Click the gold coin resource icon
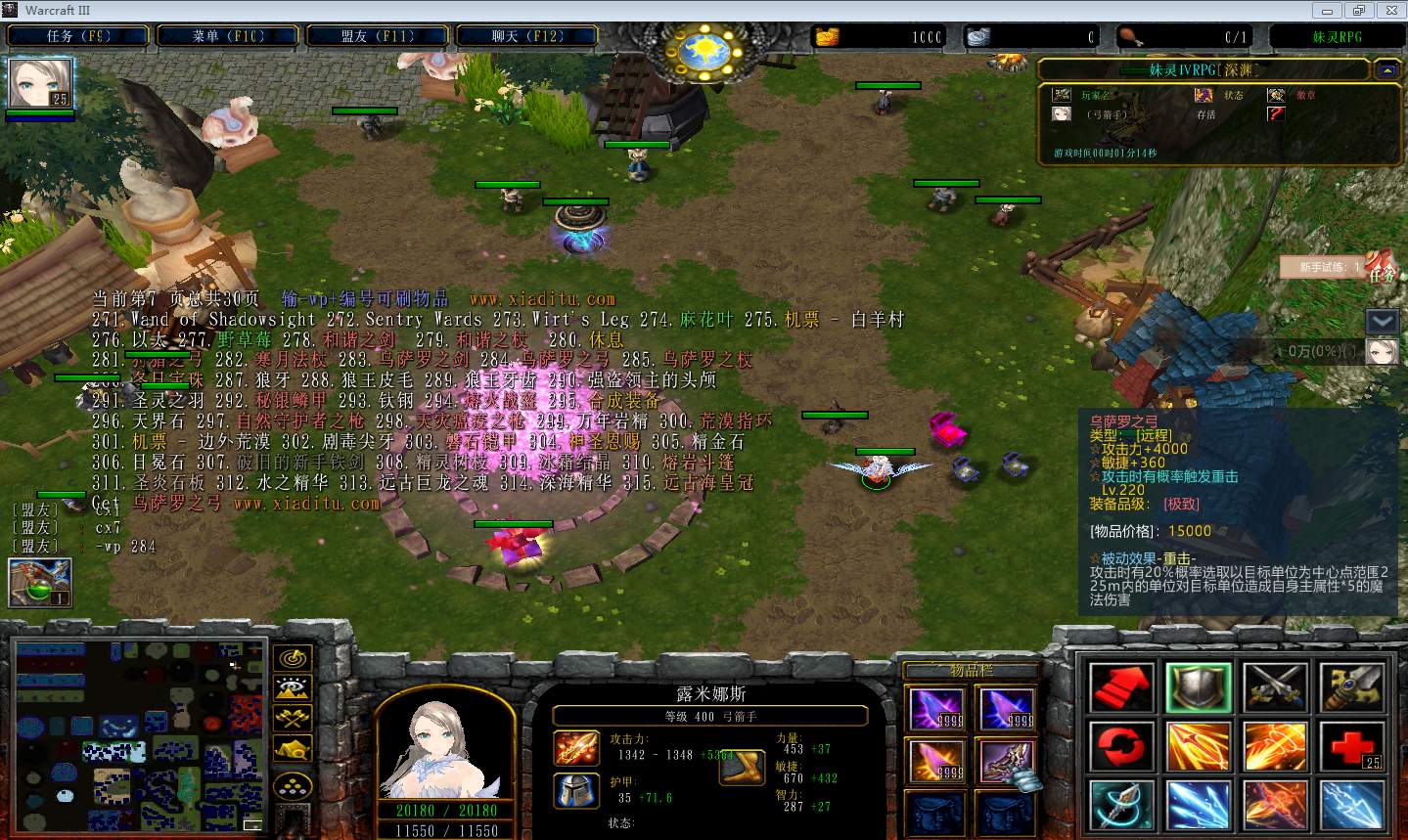 [827, 35]
